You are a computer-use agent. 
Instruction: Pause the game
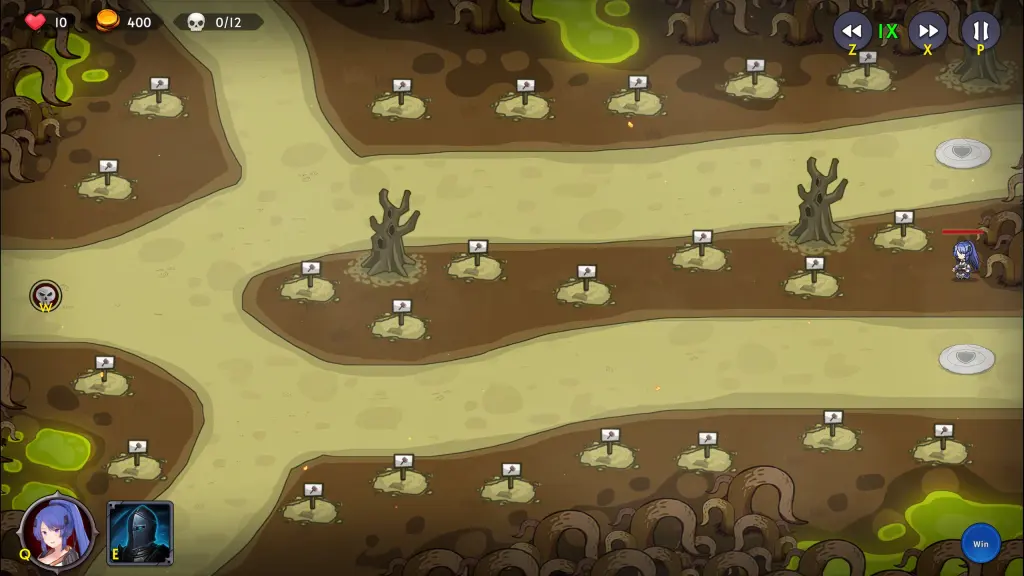pos(980,30)
